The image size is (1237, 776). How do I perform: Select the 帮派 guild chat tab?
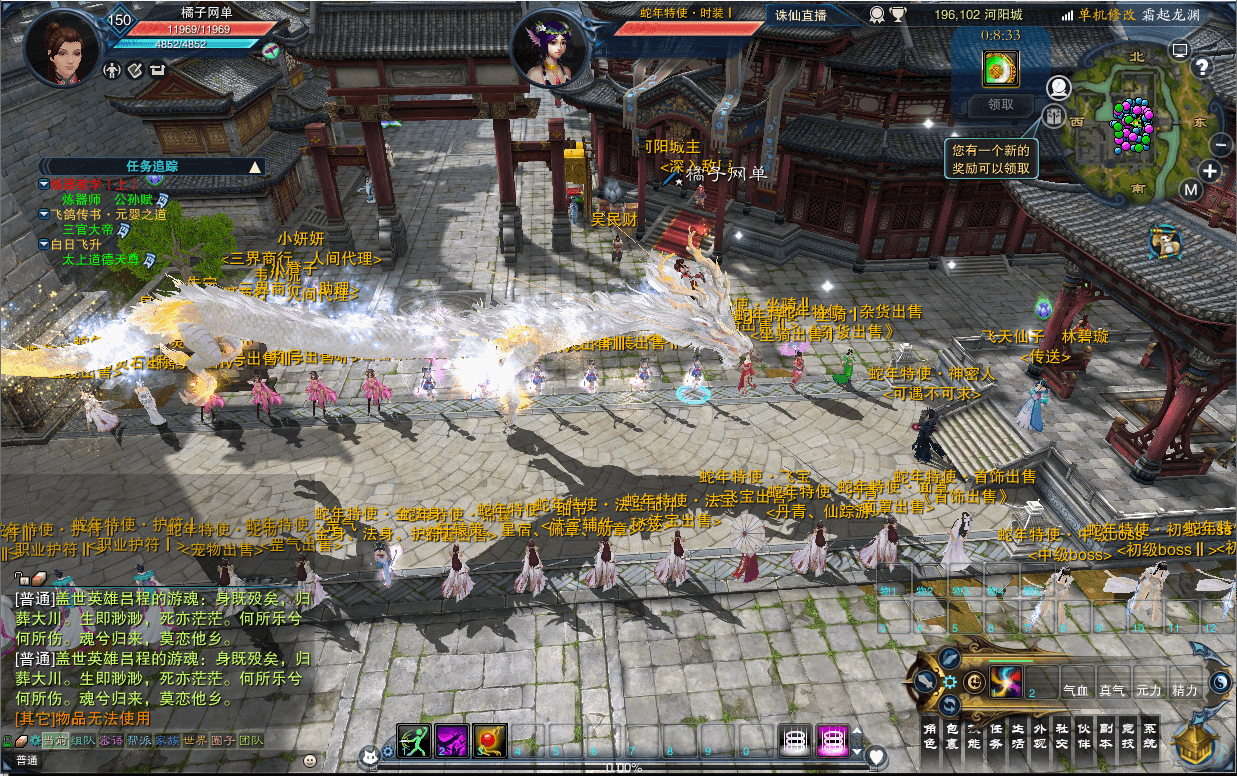[138, 741]
